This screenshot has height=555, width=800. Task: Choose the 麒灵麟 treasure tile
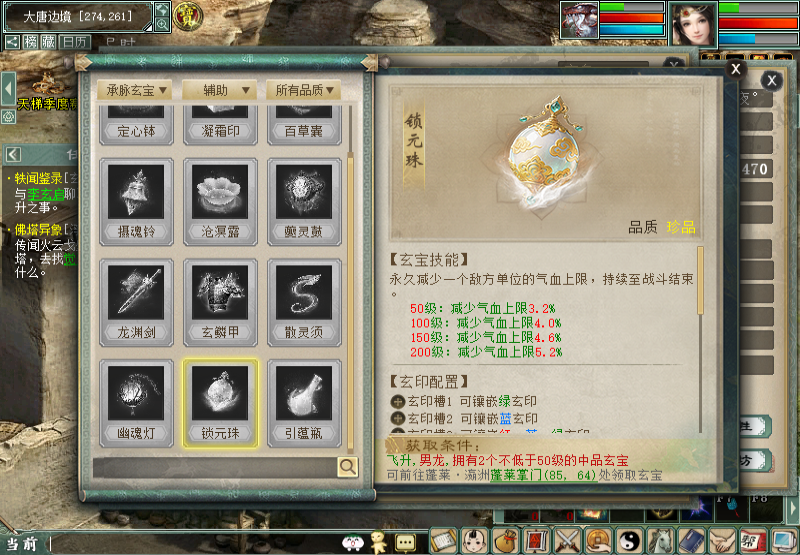tap(304, 202)
